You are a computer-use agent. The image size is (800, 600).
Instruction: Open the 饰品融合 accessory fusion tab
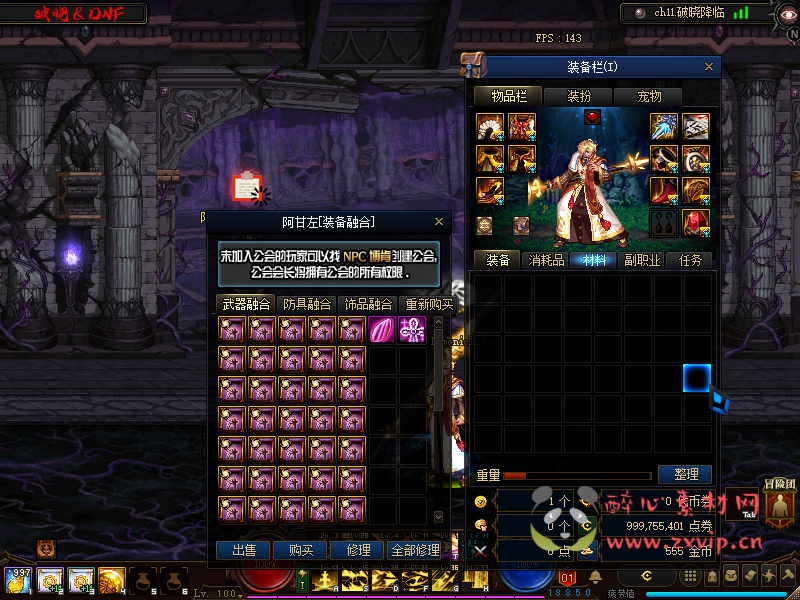[x=367, y=304]
